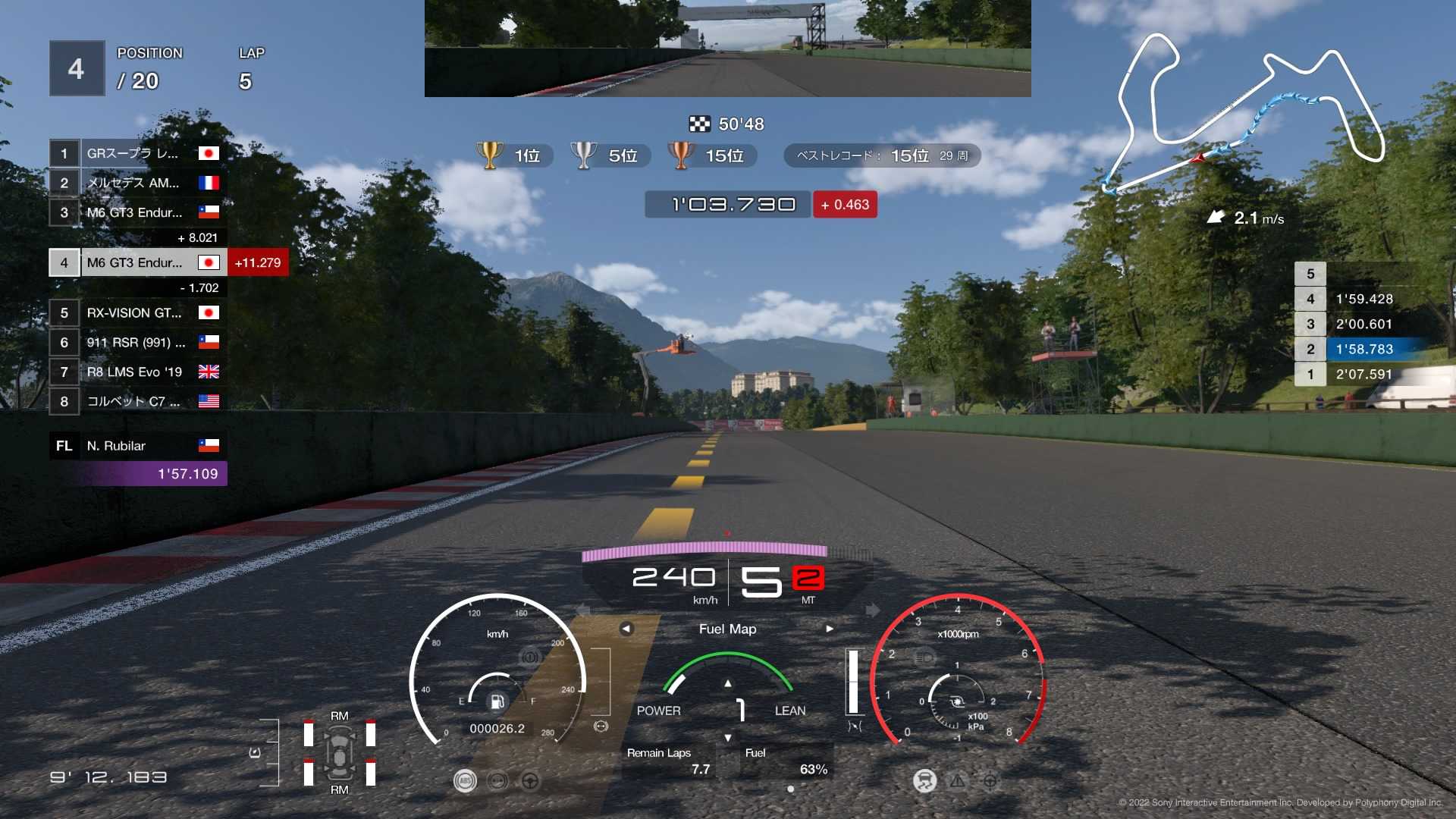
Task: Click the traction control (TCS) icon
Action: pos(924,782)
